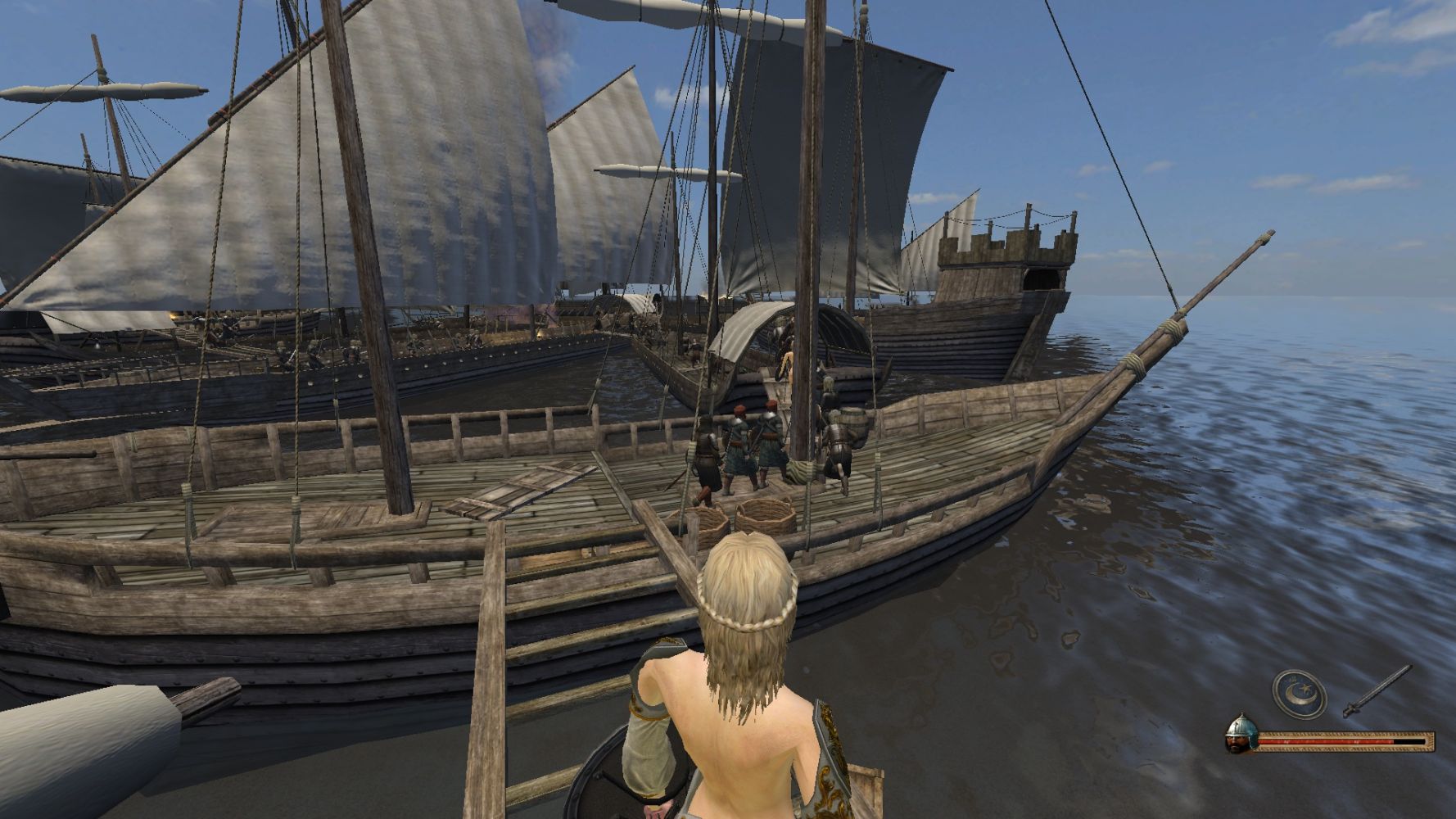Image resolution: width=1456 pixels, height=819 pixels.
Task: Click the helmeted character portrait
Action: pos(1240,735)
